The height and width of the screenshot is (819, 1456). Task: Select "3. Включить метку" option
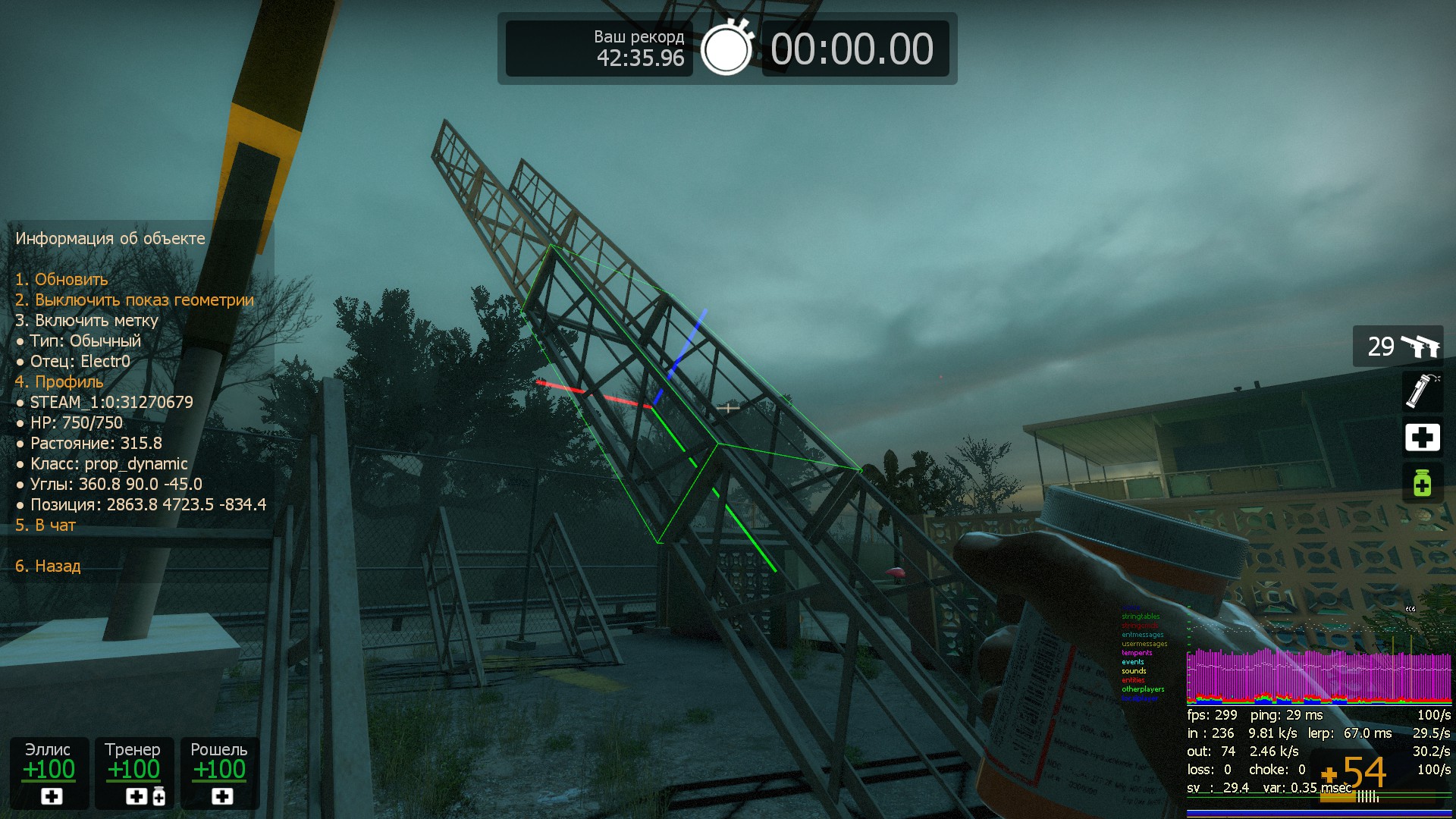(x=86, y=321)
